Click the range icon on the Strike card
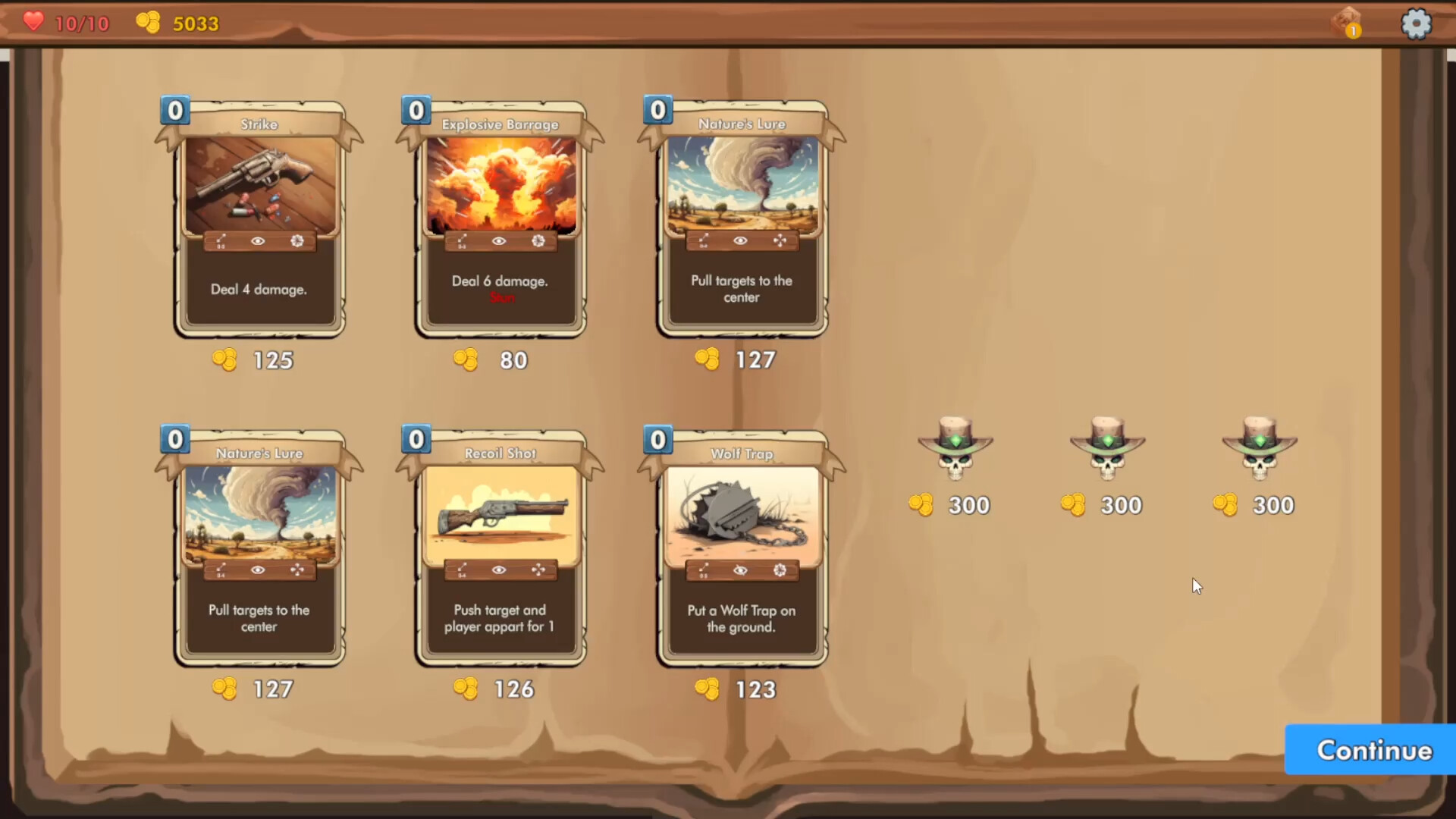 click(x=221, y=241)
